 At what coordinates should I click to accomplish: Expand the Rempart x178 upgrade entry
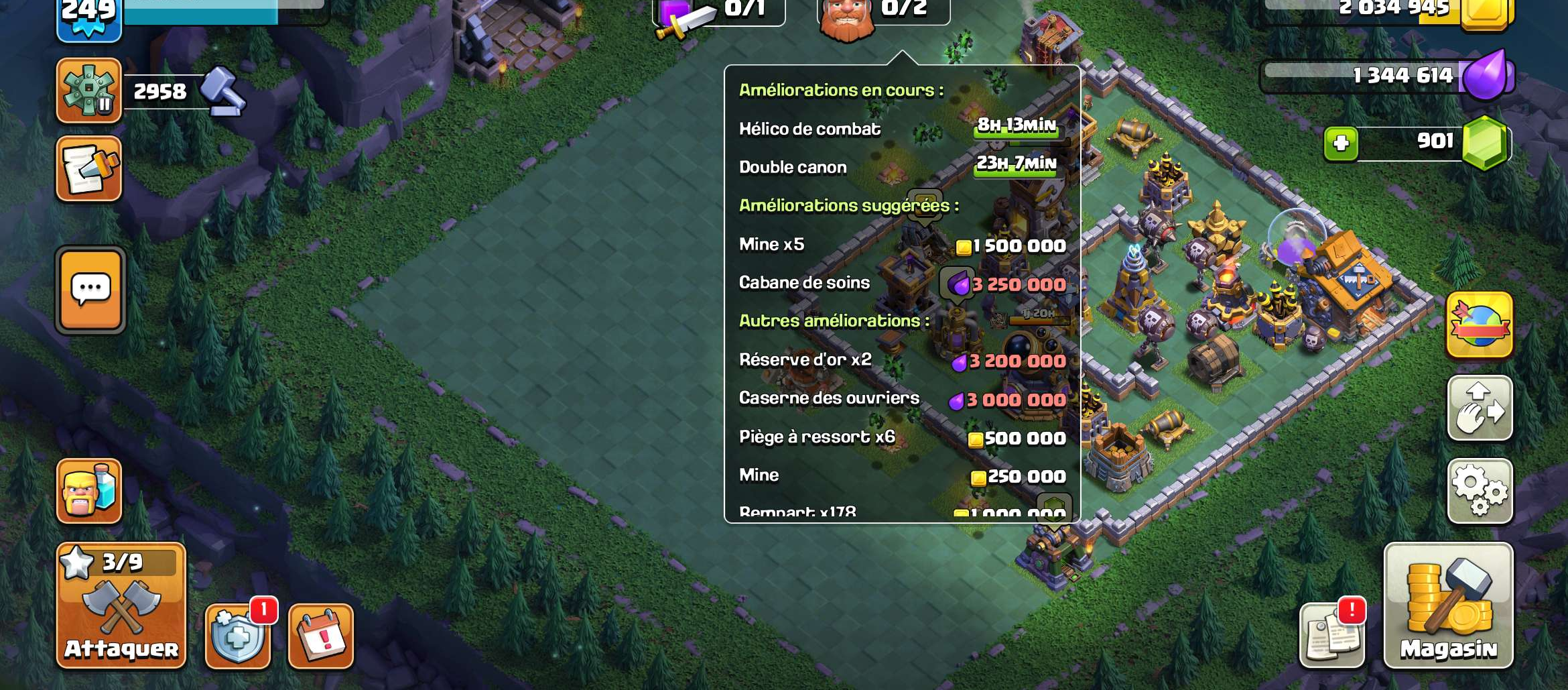[838, 512]
